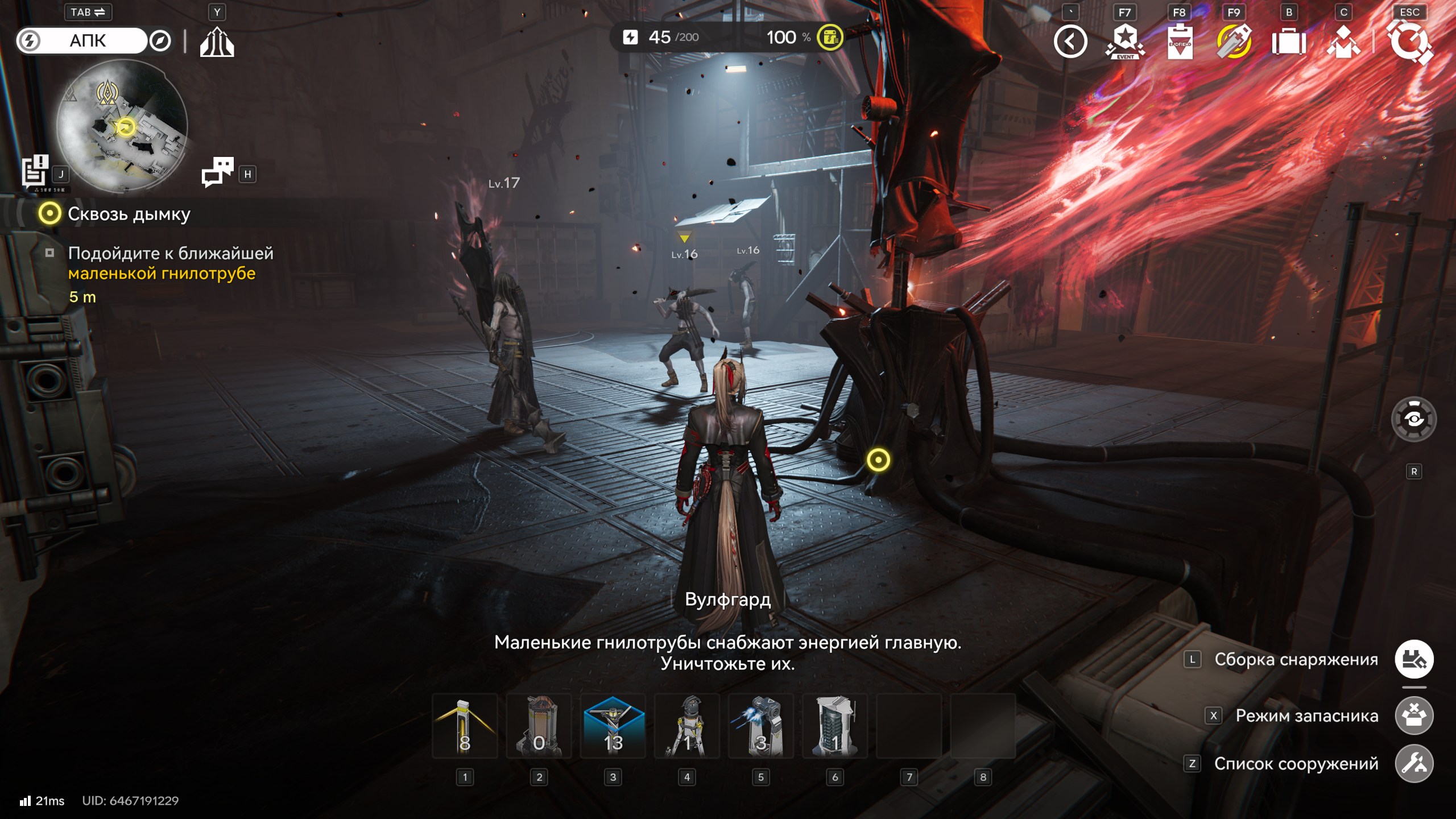Screen dimensions: 1456x819
Task: Open the chat bubbles icon
Action: tap(217, 172)
